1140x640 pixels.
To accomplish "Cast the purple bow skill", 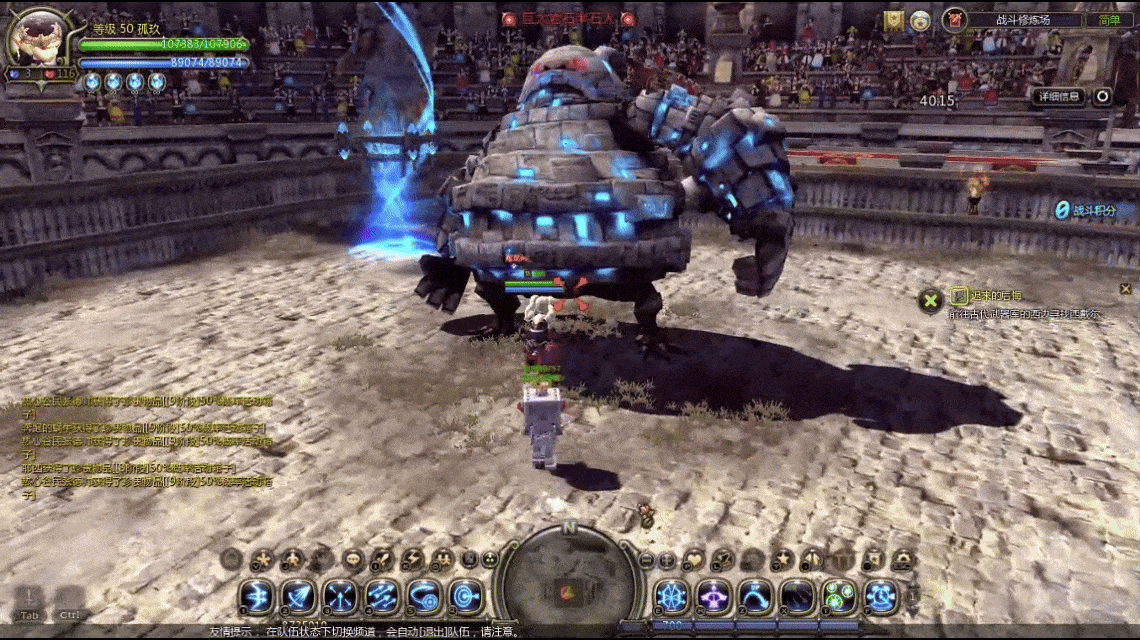I will pyautogui.click(x=713, y=596).
